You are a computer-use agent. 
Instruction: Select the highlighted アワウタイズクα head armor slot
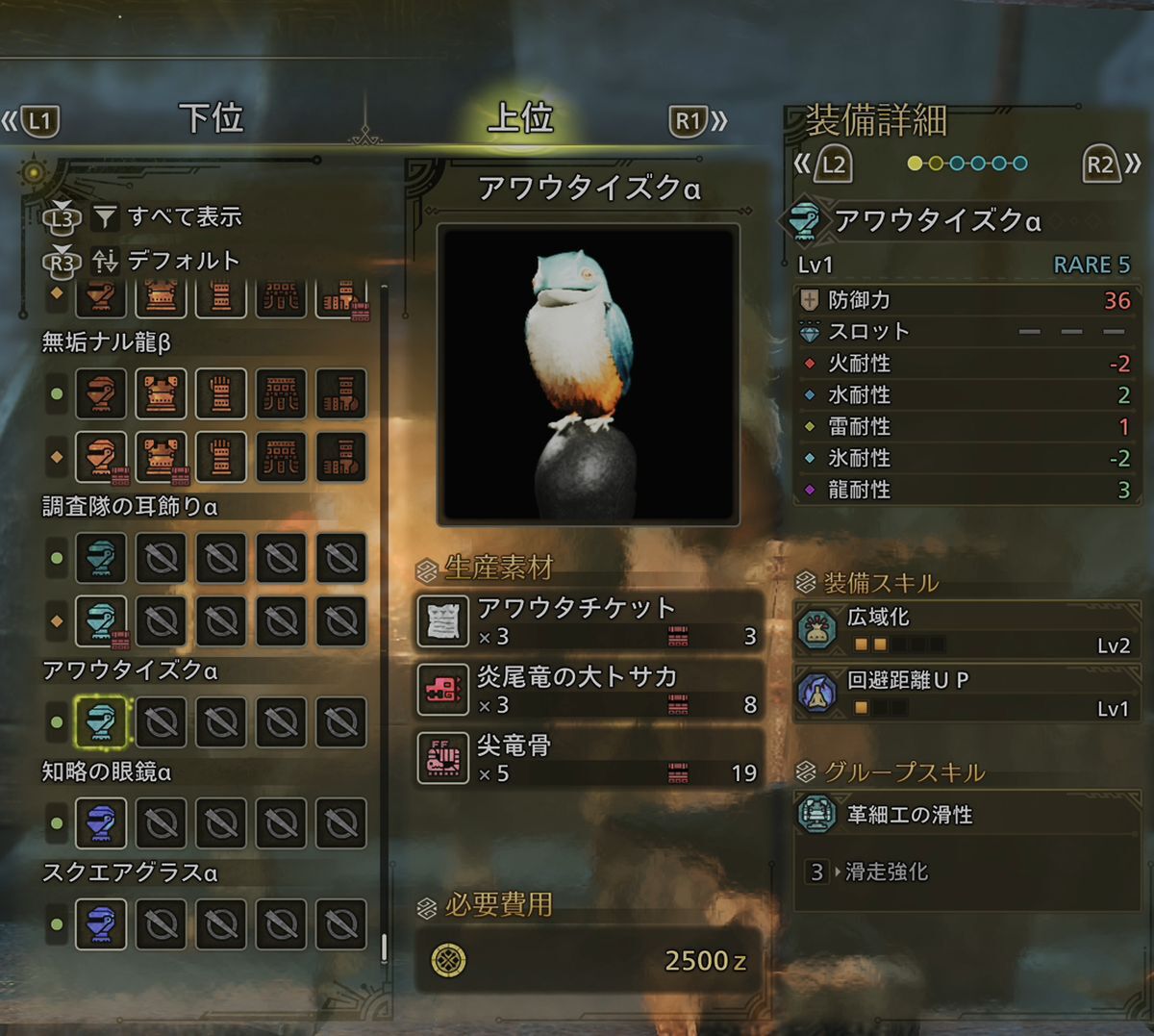pos(101,722)
